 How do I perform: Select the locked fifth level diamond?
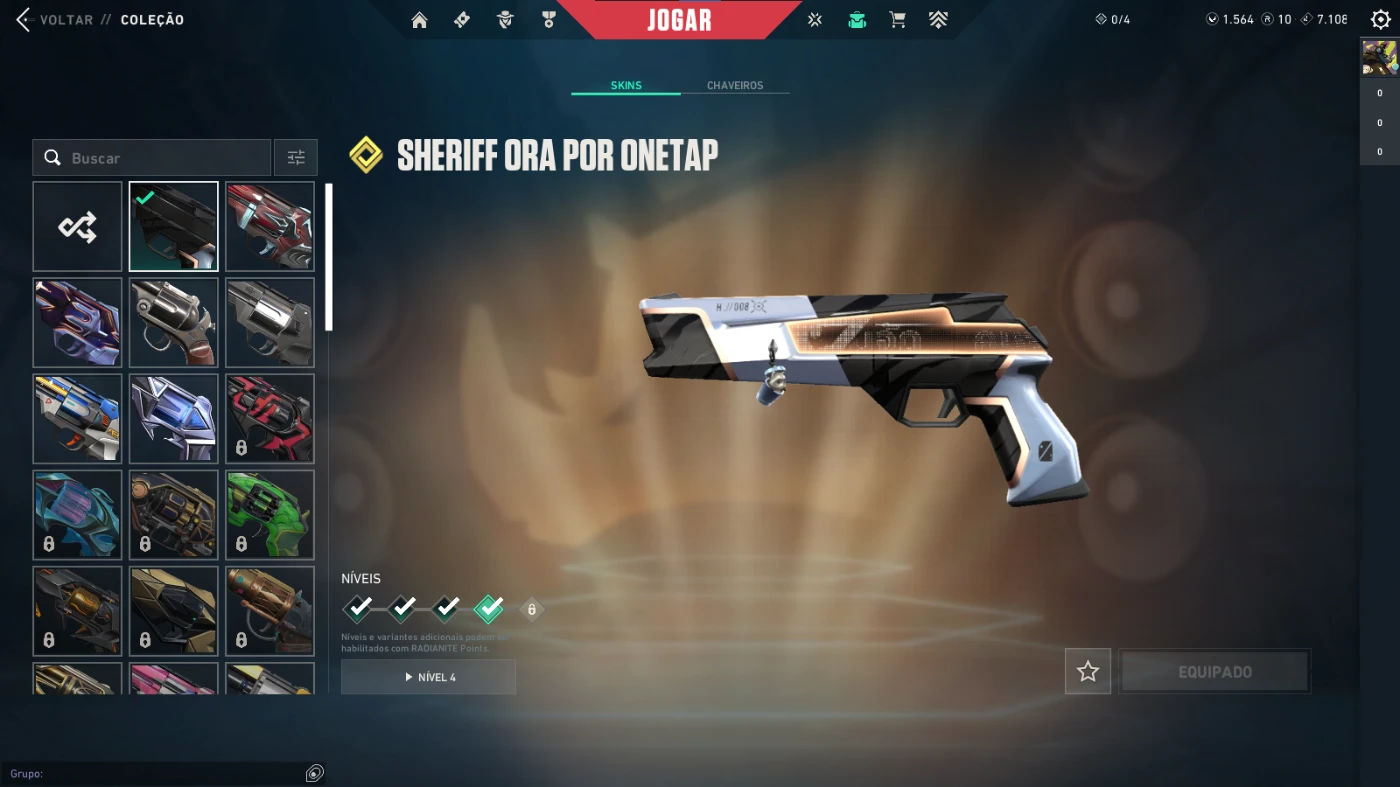(531, 608)
